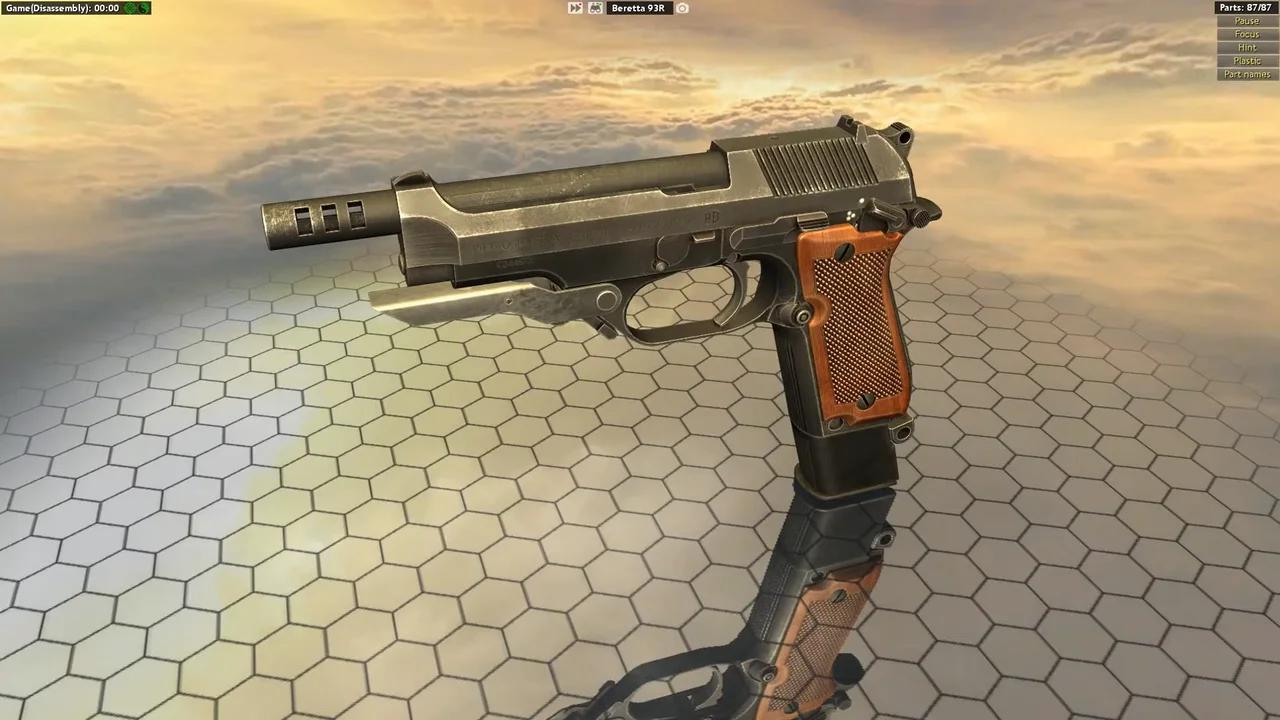Open the Beretta 93R weapon title
The width and height of the screenshot is (1280, 720).
pos(637,8)
